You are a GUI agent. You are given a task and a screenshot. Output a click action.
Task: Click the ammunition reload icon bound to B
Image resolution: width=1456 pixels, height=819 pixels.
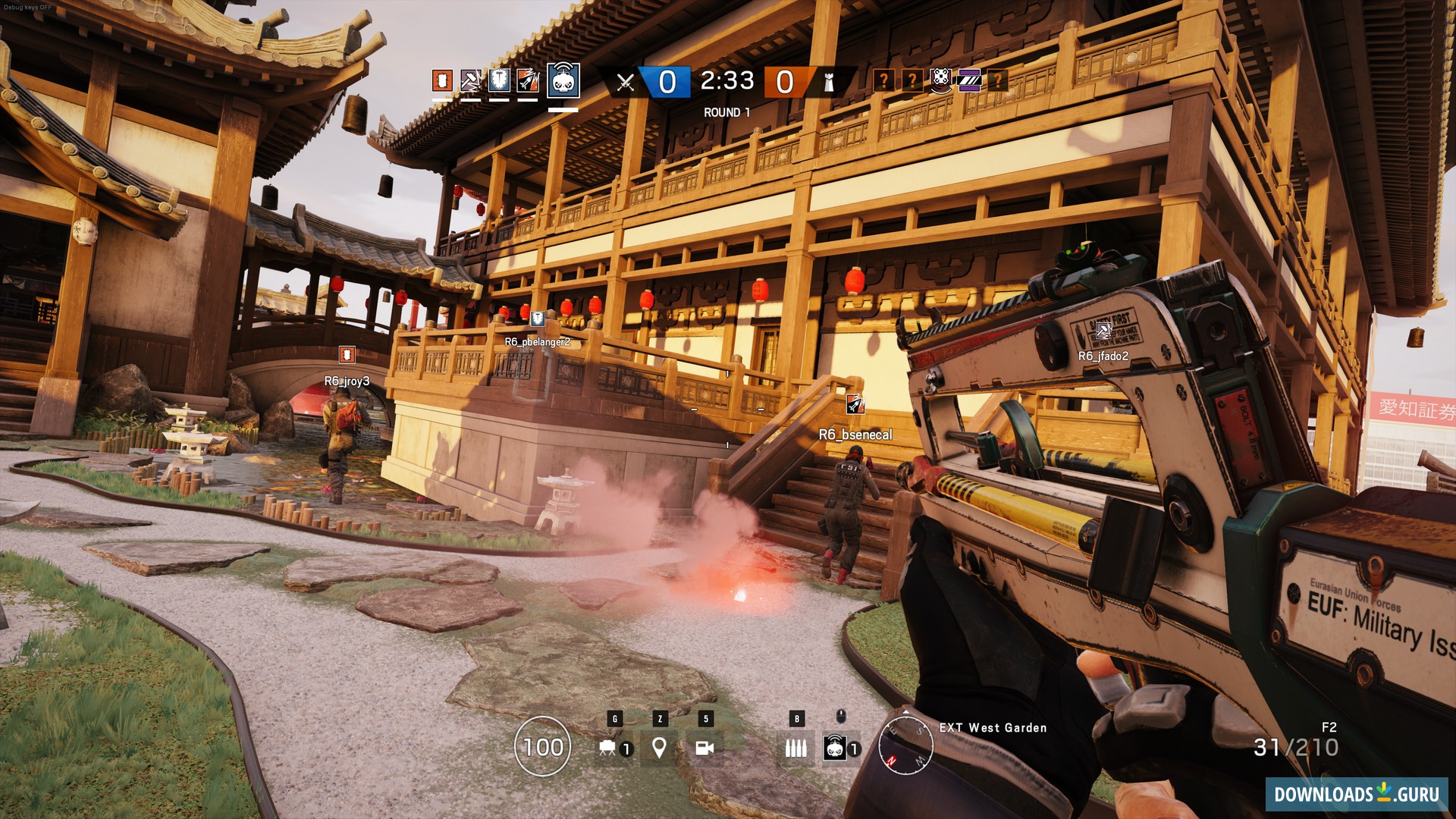point(797,747)
